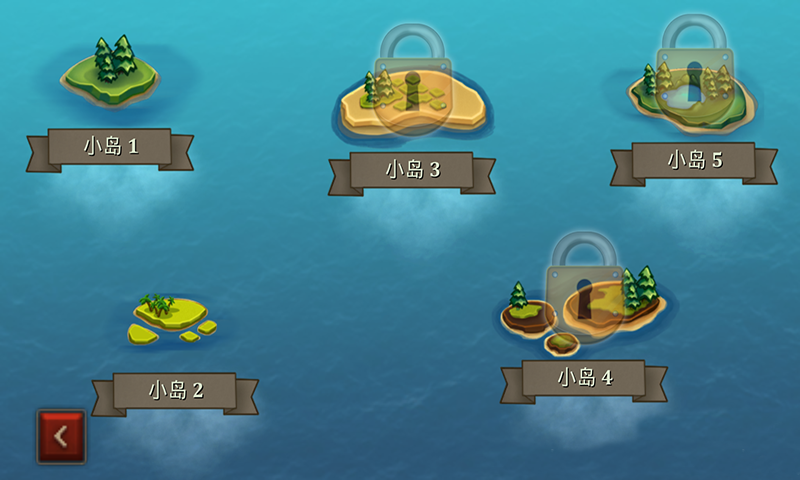Choose the 小岛 2 island level
Viewport: 800px width, 480px height.
[x=171, y=318]
